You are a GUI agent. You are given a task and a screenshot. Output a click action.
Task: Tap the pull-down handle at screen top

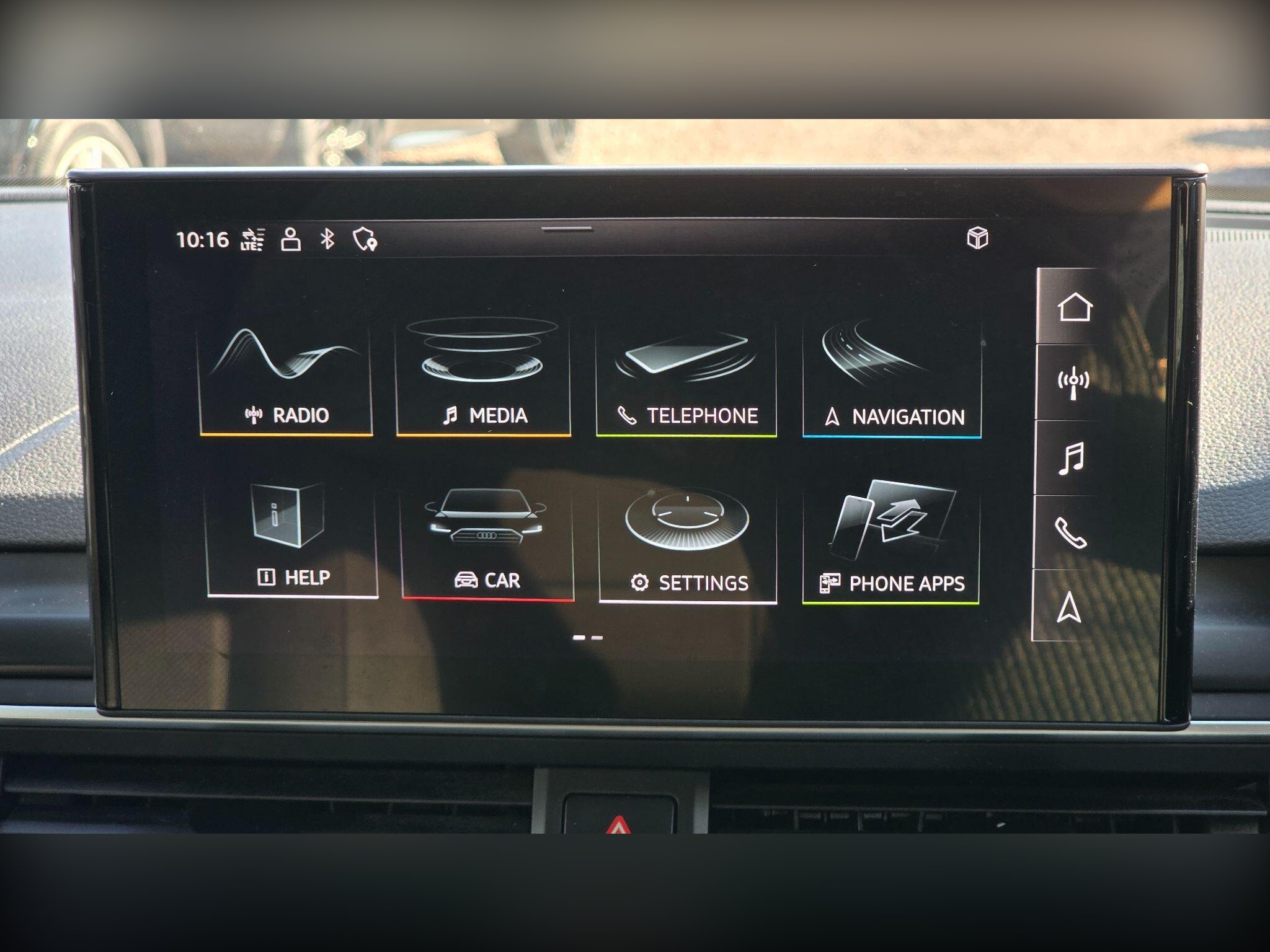(x=567, y=229)
